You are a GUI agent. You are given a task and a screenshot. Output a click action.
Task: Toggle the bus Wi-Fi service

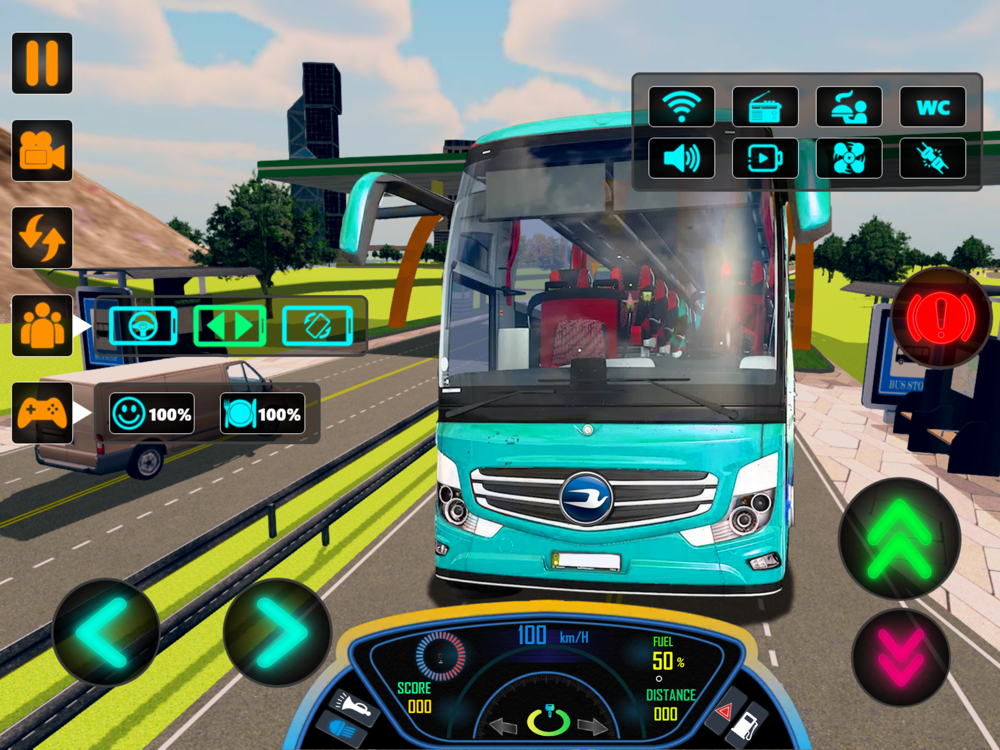click(x=682, y=107)
